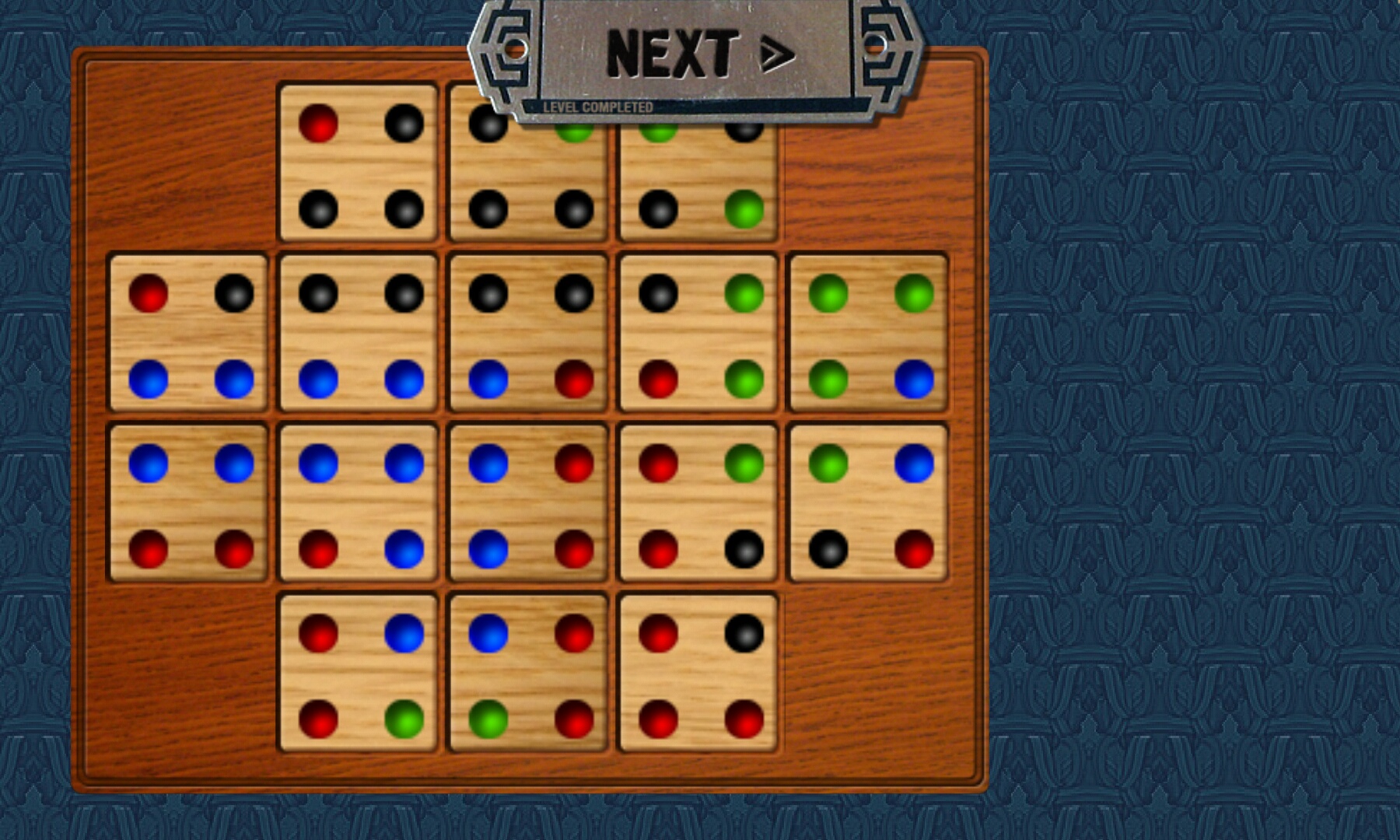
Task: Pick the tile with two black above blue and red
Action: (529, 334)
